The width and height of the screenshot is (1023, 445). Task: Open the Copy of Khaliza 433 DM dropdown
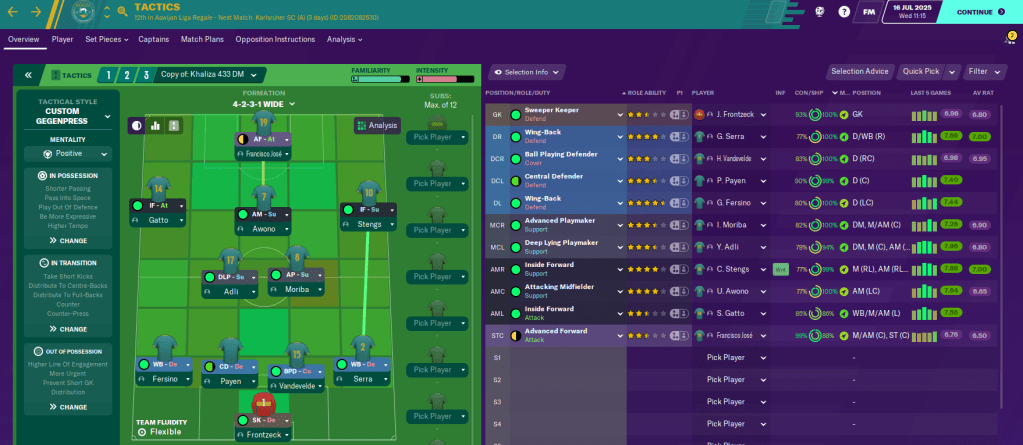click(210, 75)
